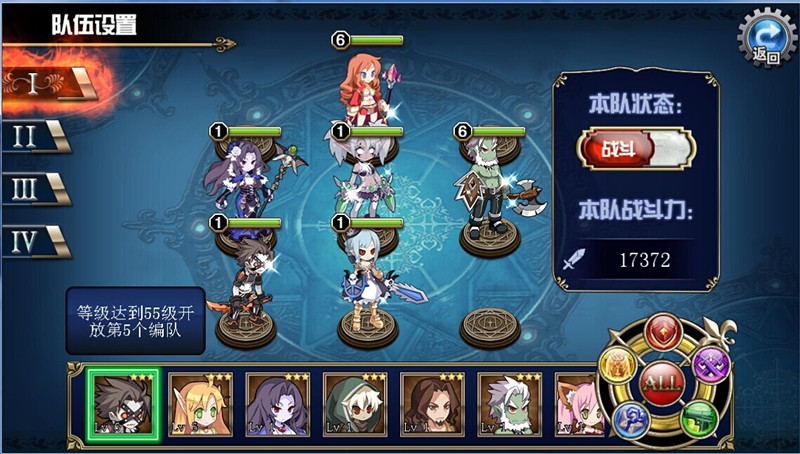Switch to team tab II
The width and height of the screenshot is (800, 454).
pos(32,137)
